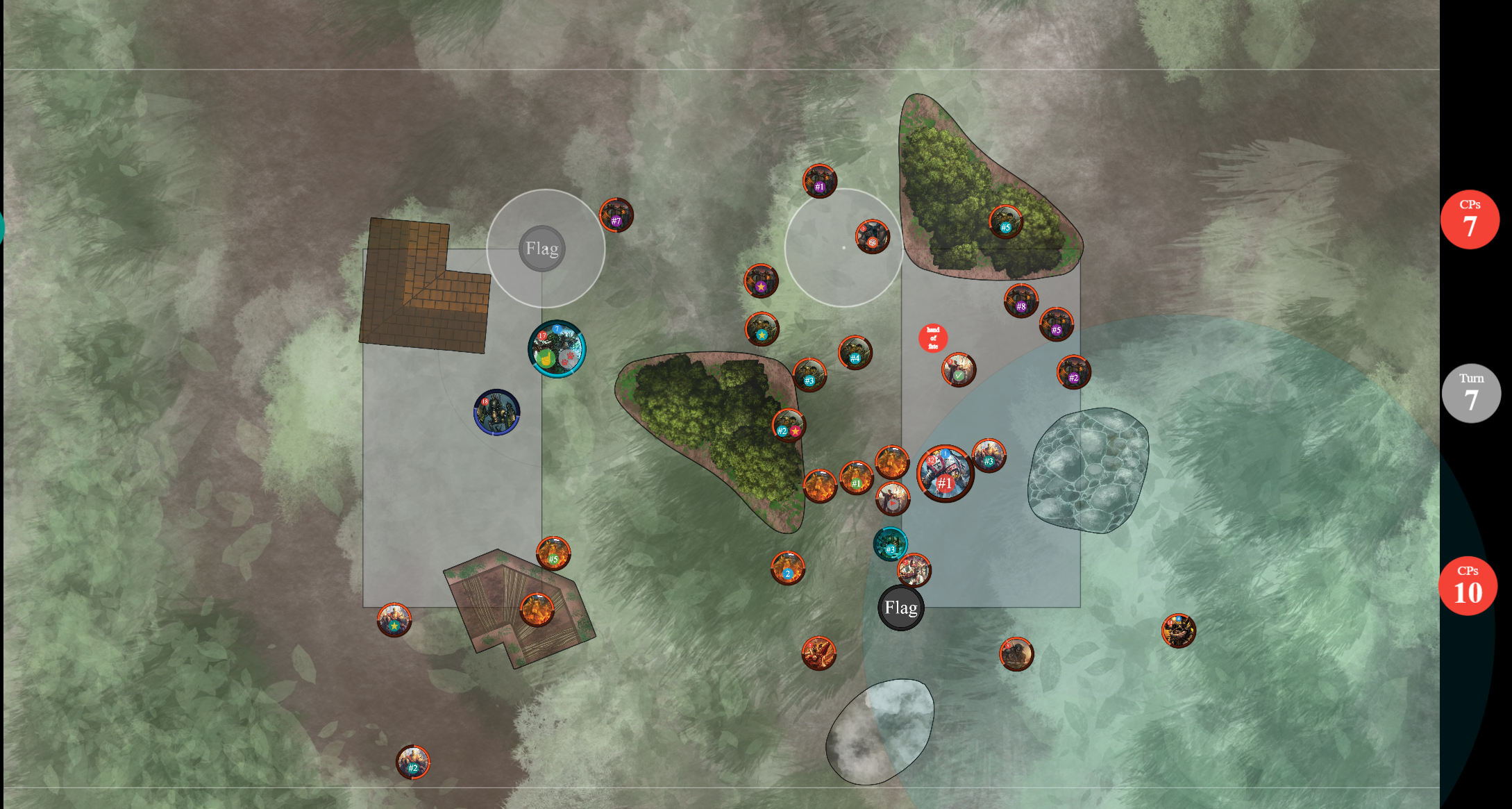The width and height of the screenshot is (1512, 809).
Task: Select the large red-ringed #1 unit token
Action: pos(945,474)
